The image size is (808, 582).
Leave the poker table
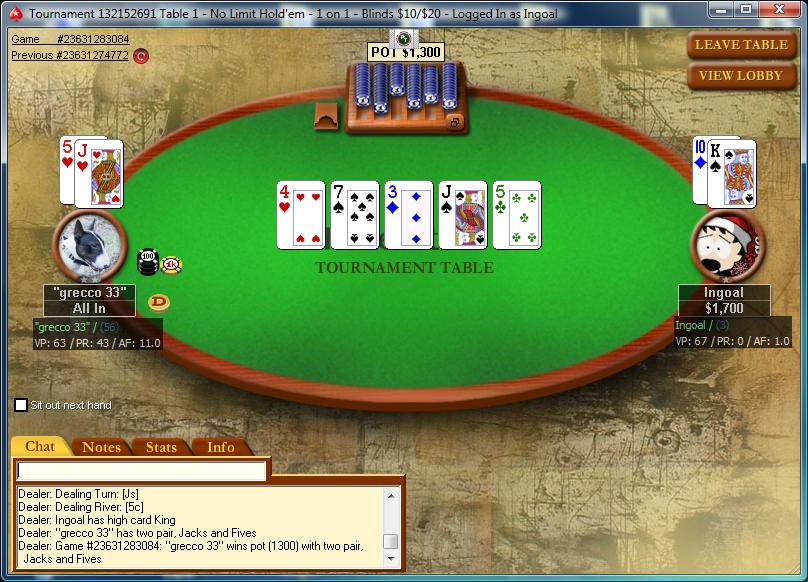pos(740,44)
